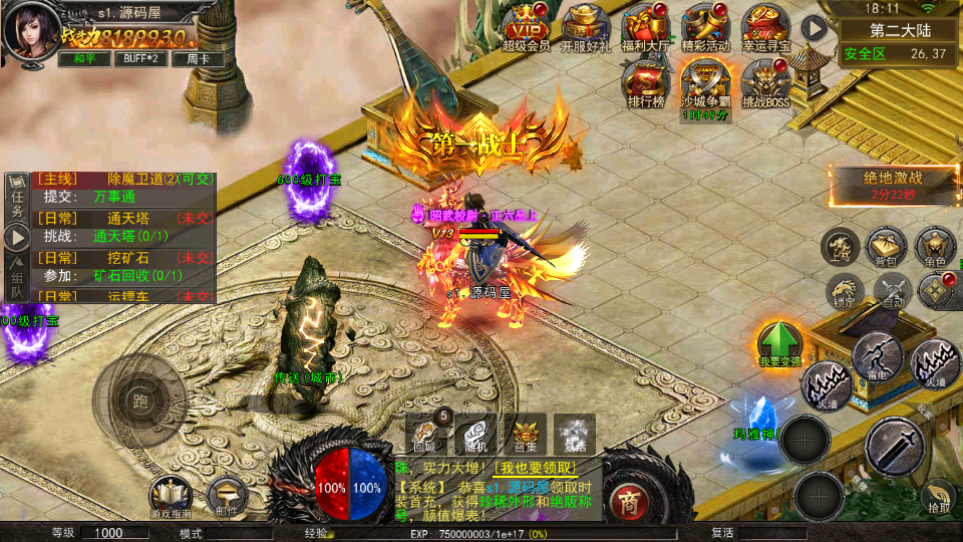Image resolution: width=963 pixels, height=542 pixels.
Task: Cast the 雷电 lightning skill
Action: [x=876, y=355]
